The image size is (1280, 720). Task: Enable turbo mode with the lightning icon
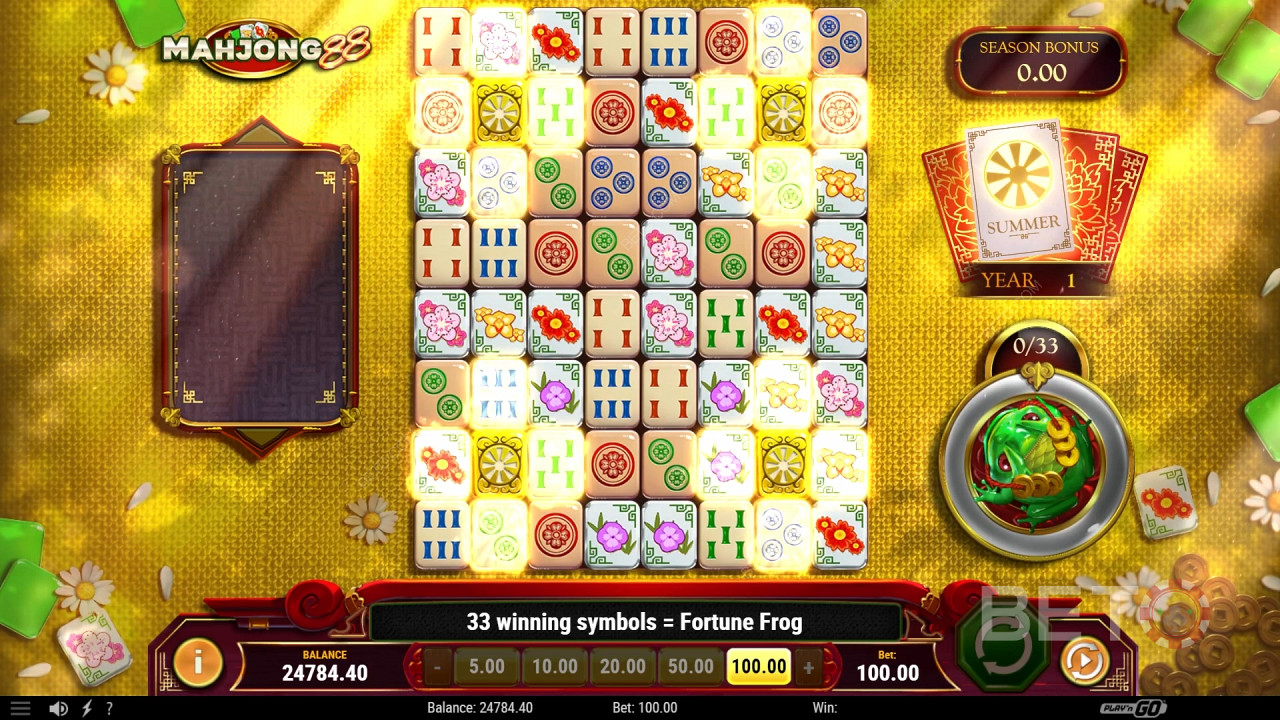click(x=88, y=707)
